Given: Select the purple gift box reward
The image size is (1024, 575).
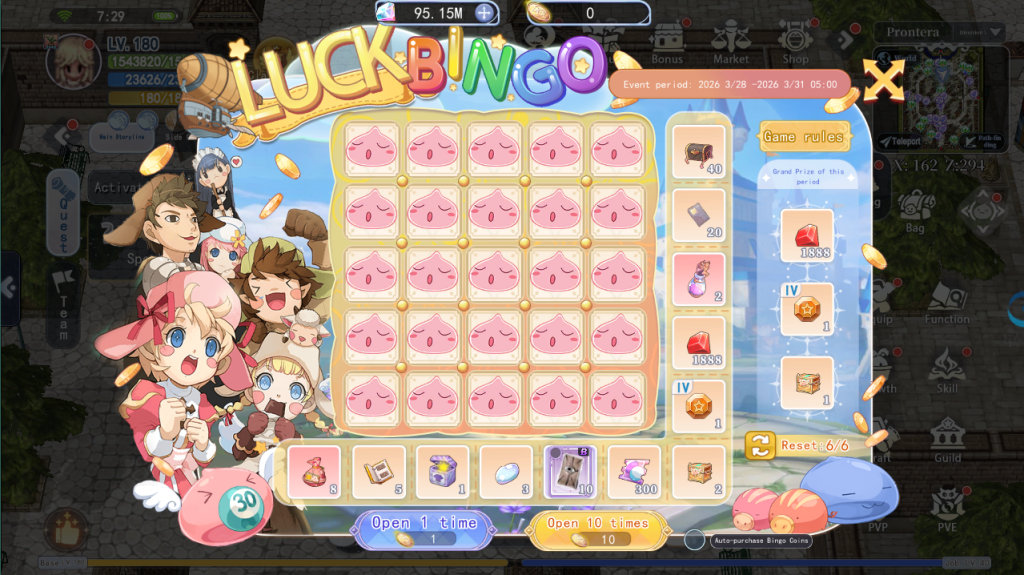Looking at the screenshot, I should tap(442, 472).
